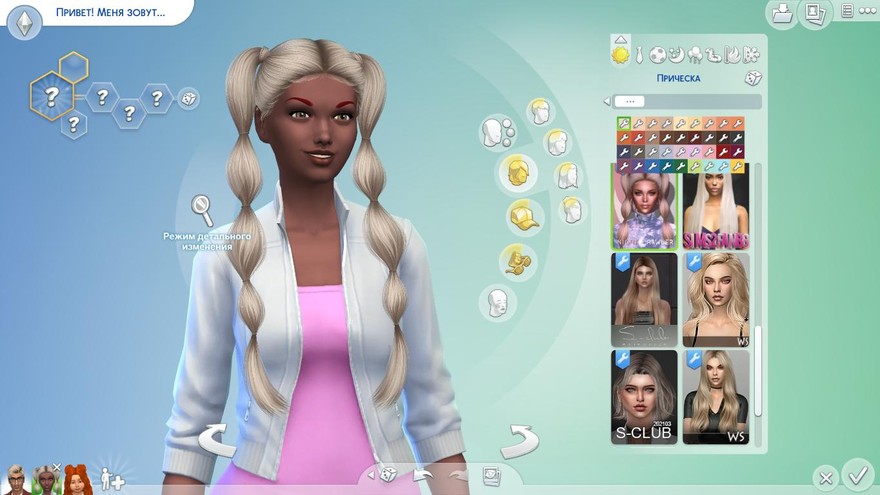The image size is (880, 495).
Task: Cancel with the X button beside checkmark
Action: coord(824,477)
